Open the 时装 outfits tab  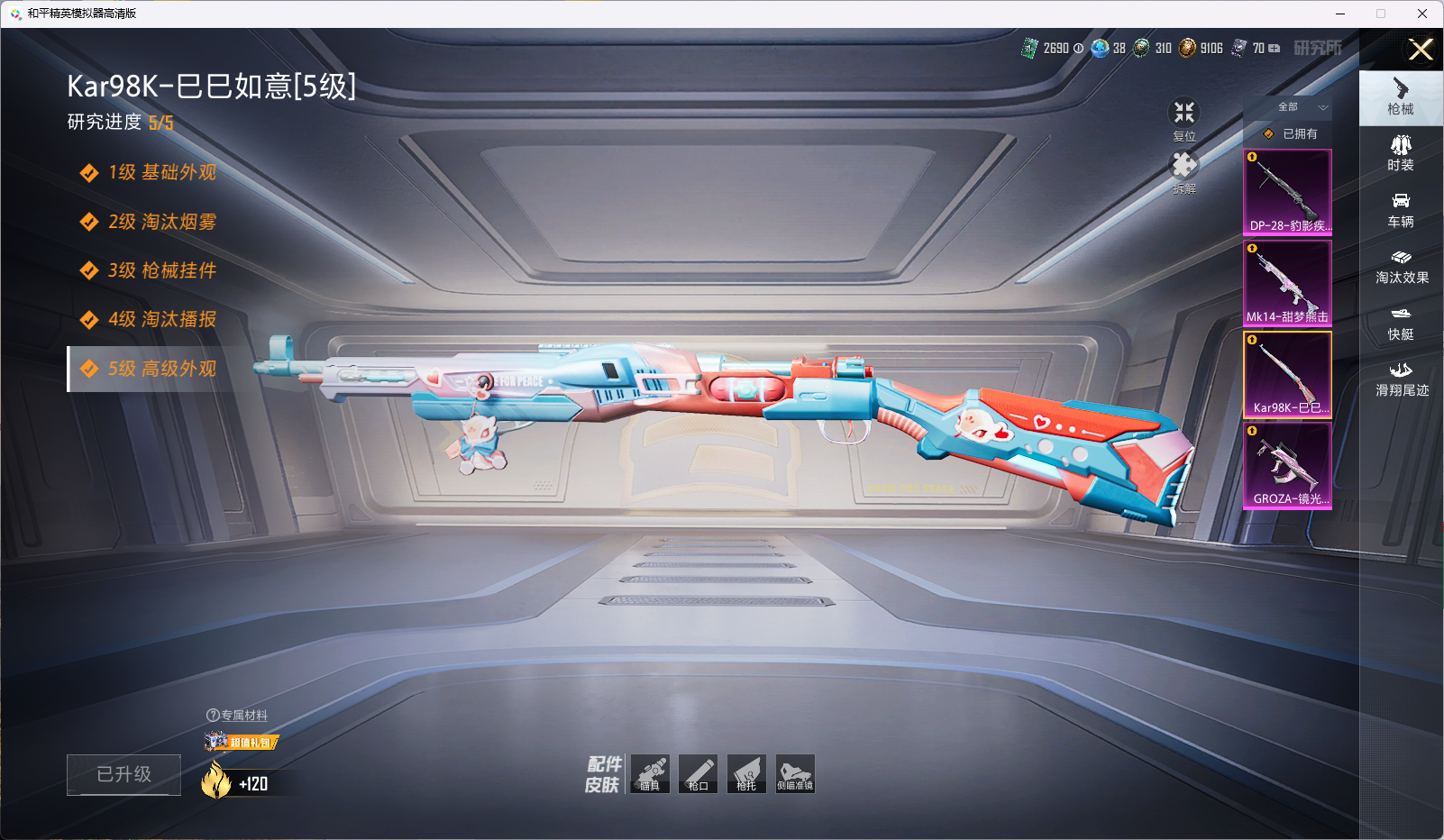[x=1401, y=153]
